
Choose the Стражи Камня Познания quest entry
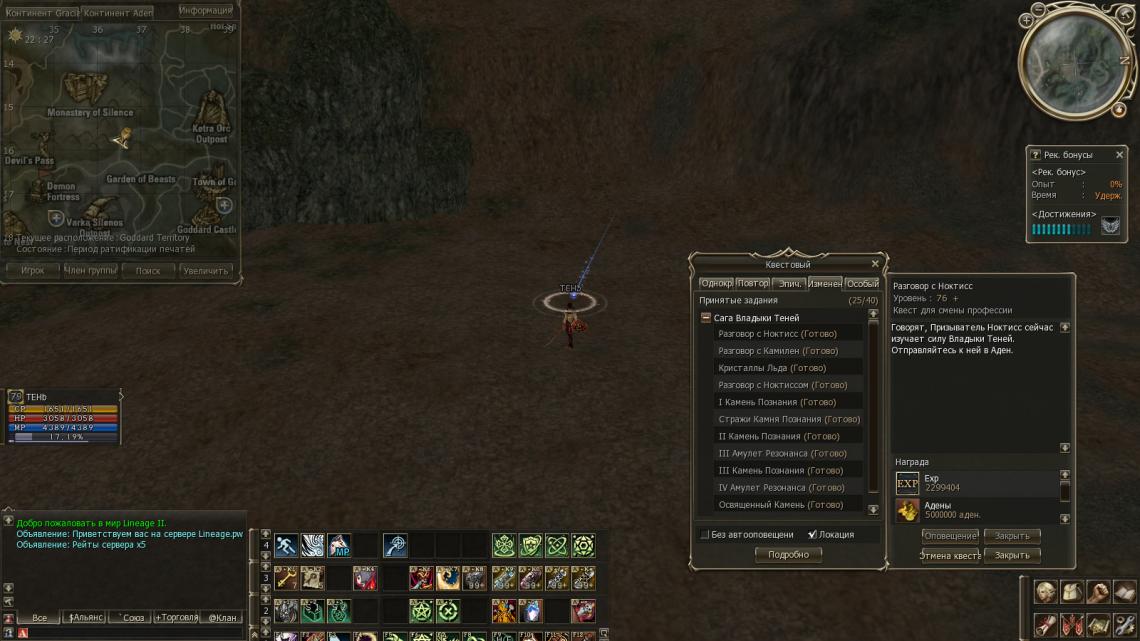click(x=789, y=419)
